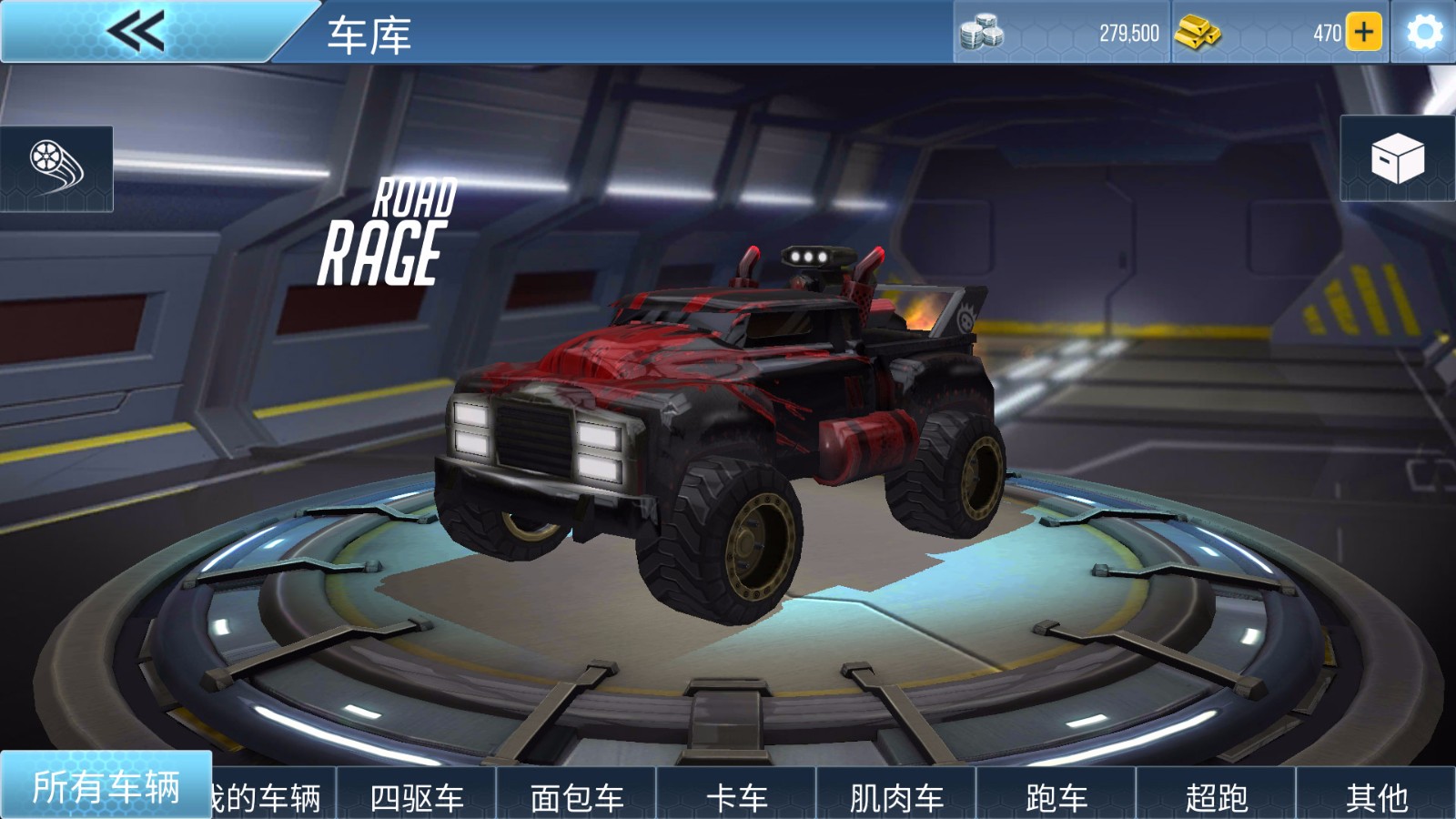Open the 卡车 vehicle category
1456x819 pixels.
point(739,794)
